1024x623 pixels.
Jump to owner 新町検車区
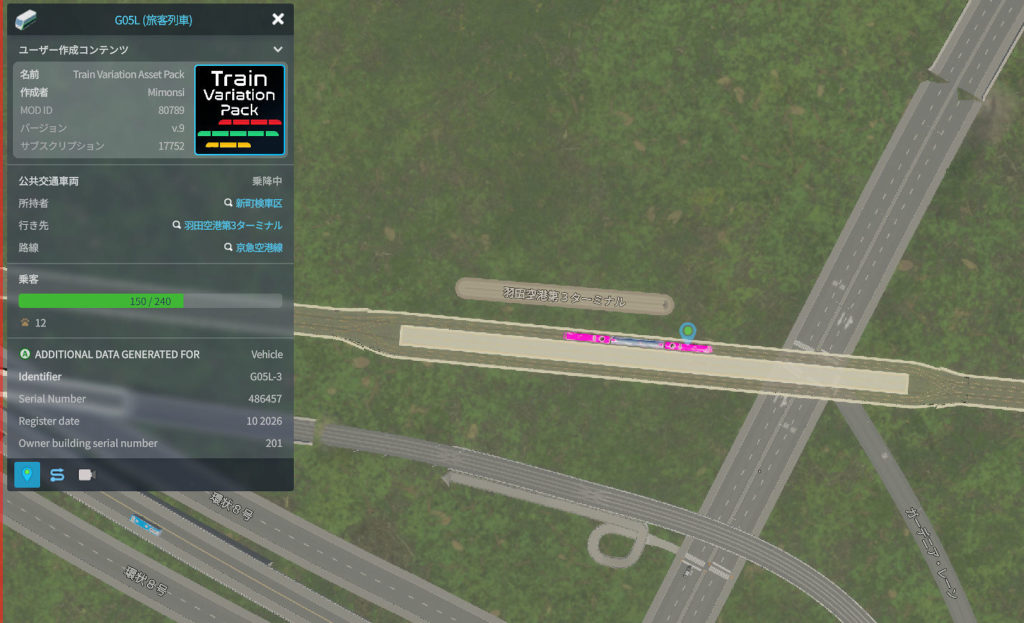pos(258,203)
